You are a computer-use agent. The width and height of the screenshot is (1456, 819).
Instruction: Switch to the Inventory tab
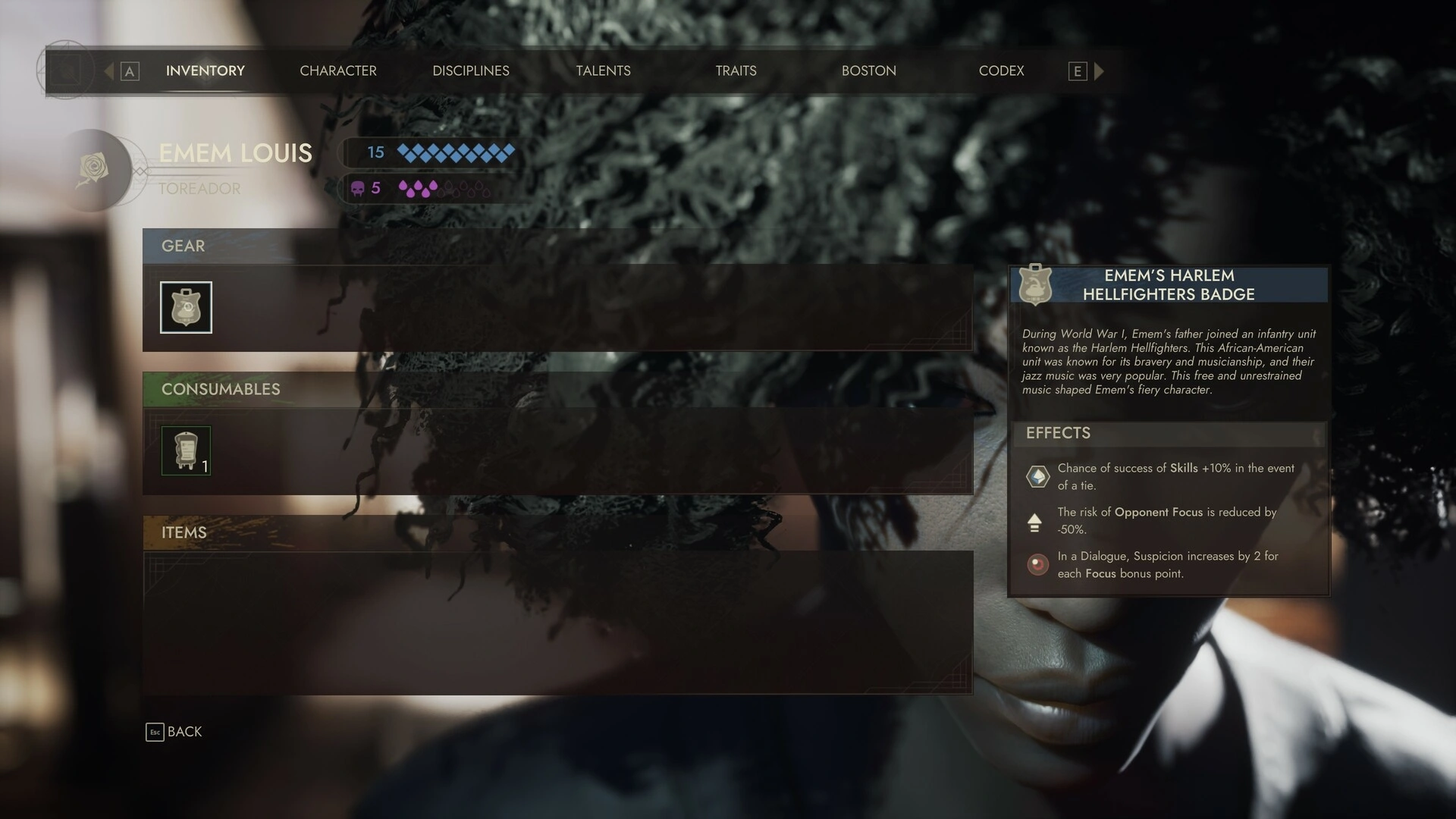(x=205, y=71)
